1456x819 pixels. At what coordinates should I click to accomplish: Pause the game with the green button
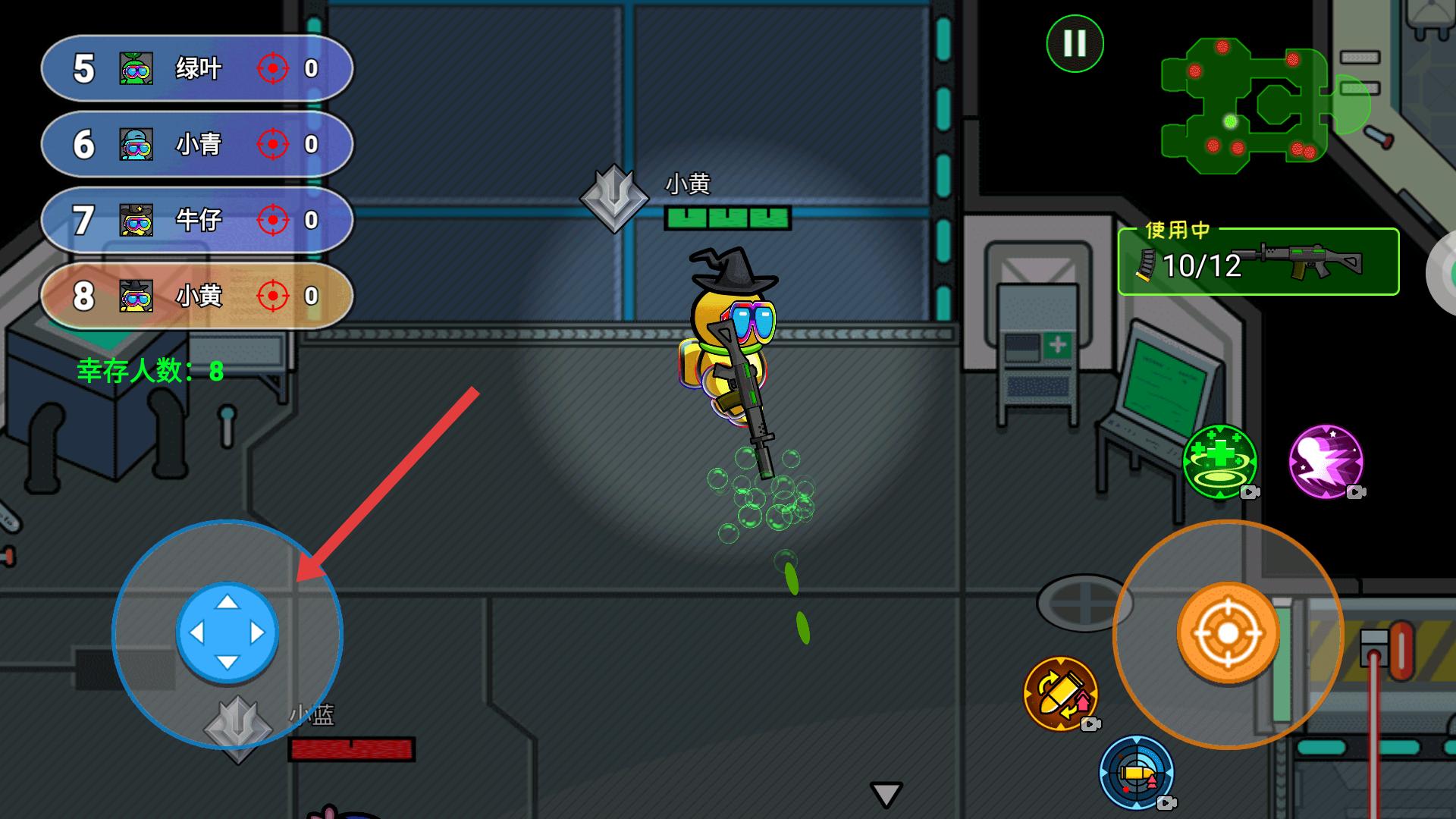tap(1075, 44)
